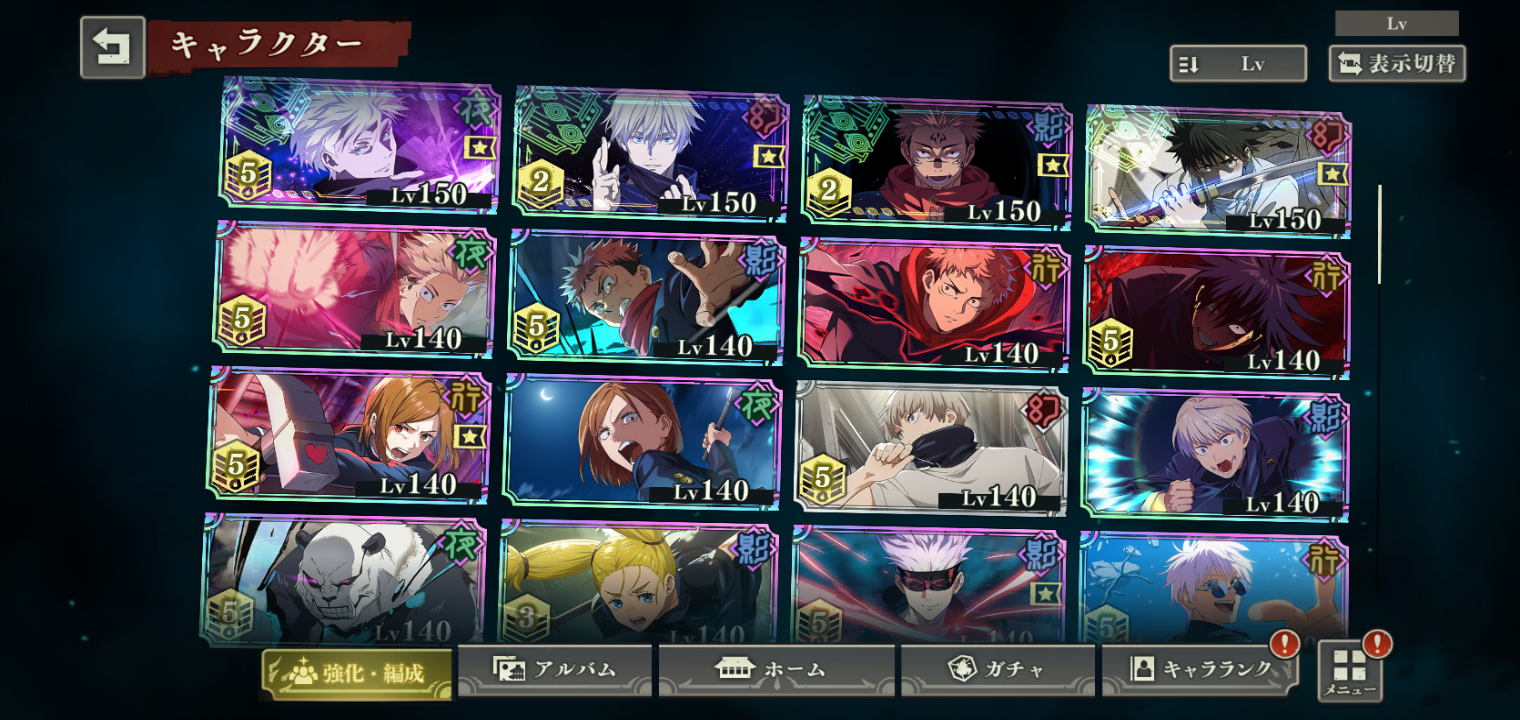The height and width of the screenshot is (720, 1520).
Task: Open the アルバム album tab
Action: [555, 670]
